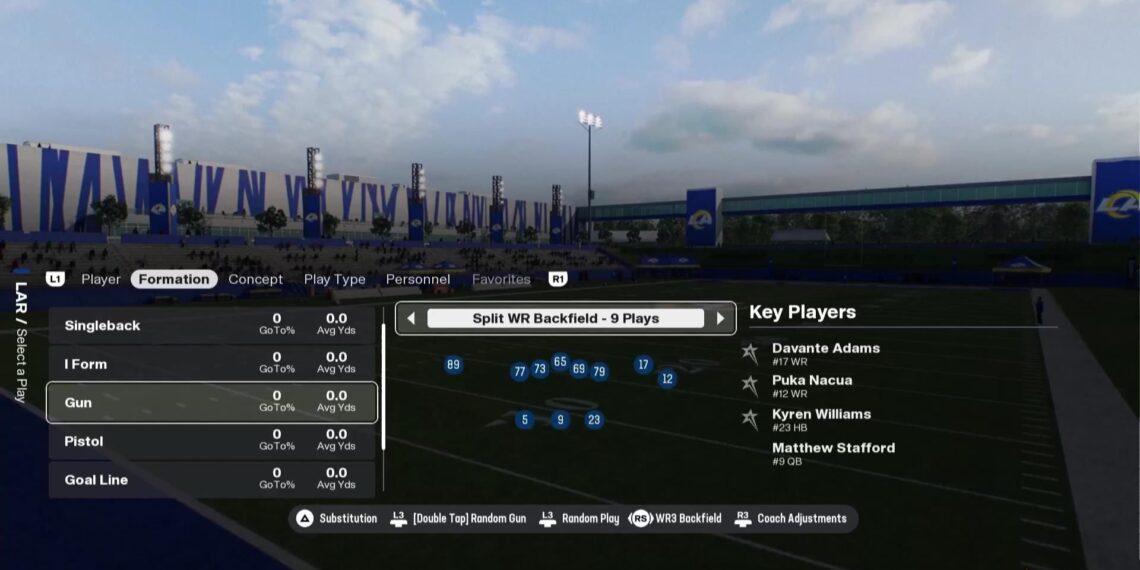Image resolution: width=1140 pixels, height=570 pixels.
Task: Choose the I Form formation
Action: [x=212, y=364]
